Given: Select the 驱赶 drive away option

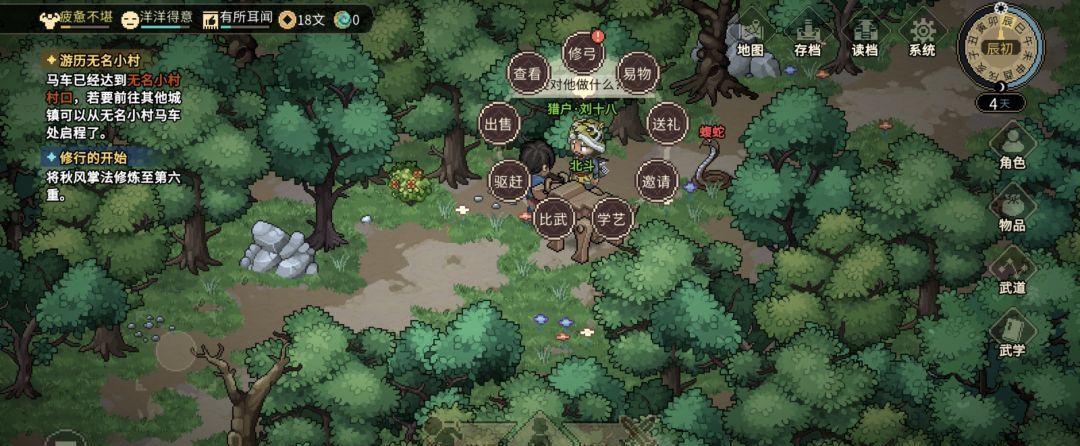Looking at the screenshot, I should click(509, 181).
